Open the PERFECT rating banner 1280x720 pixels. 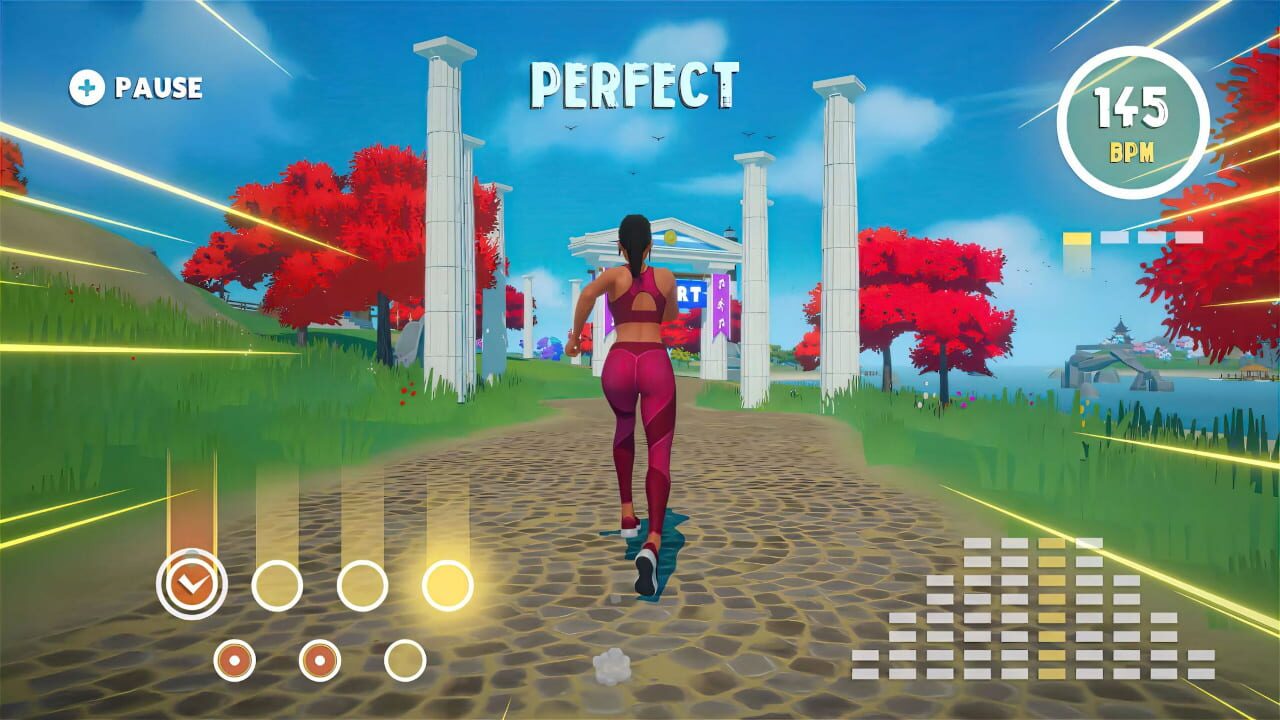[637, 84]
